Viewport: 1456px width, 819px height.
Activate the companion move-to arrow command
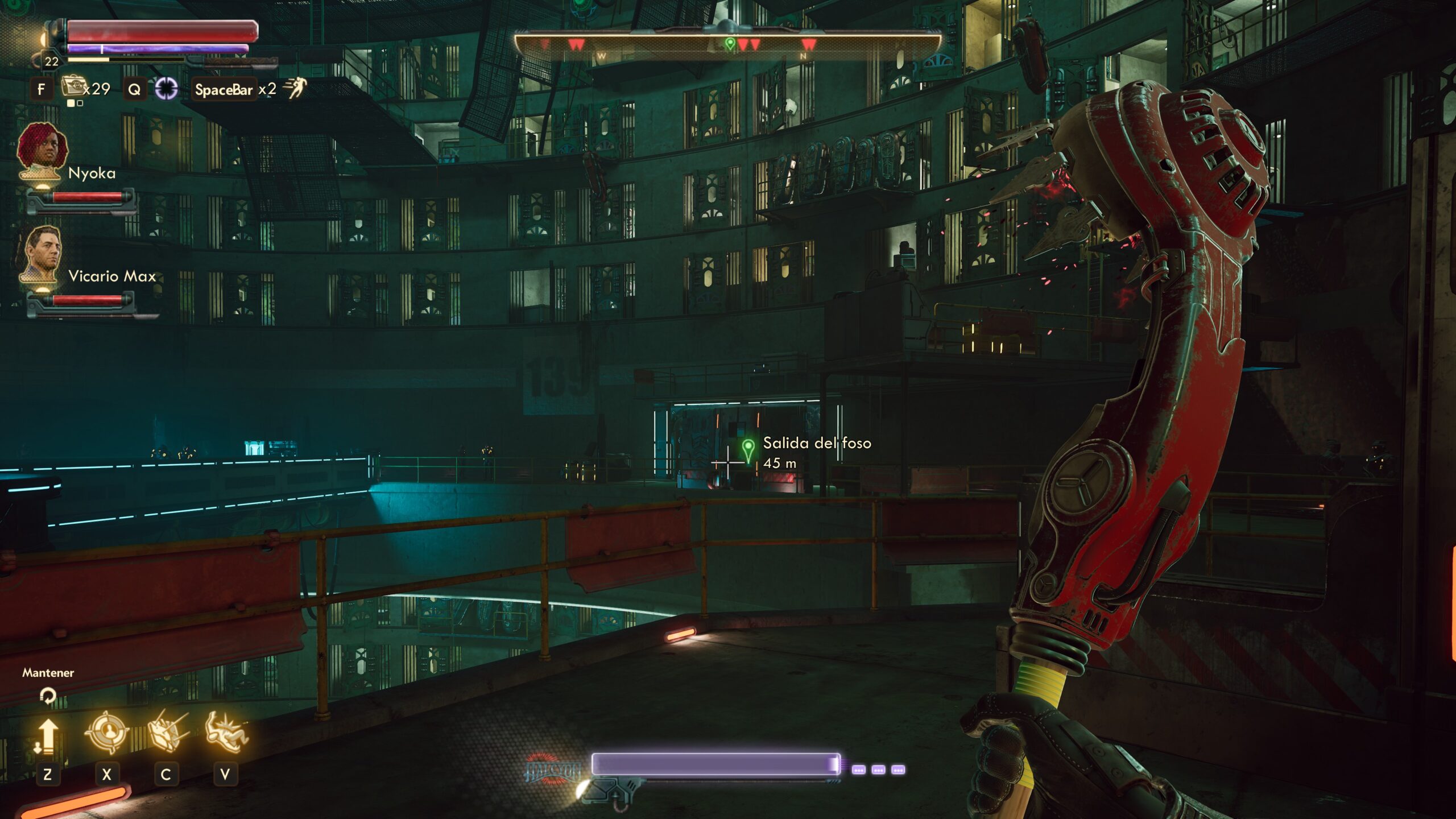click(x=47, y=735)
